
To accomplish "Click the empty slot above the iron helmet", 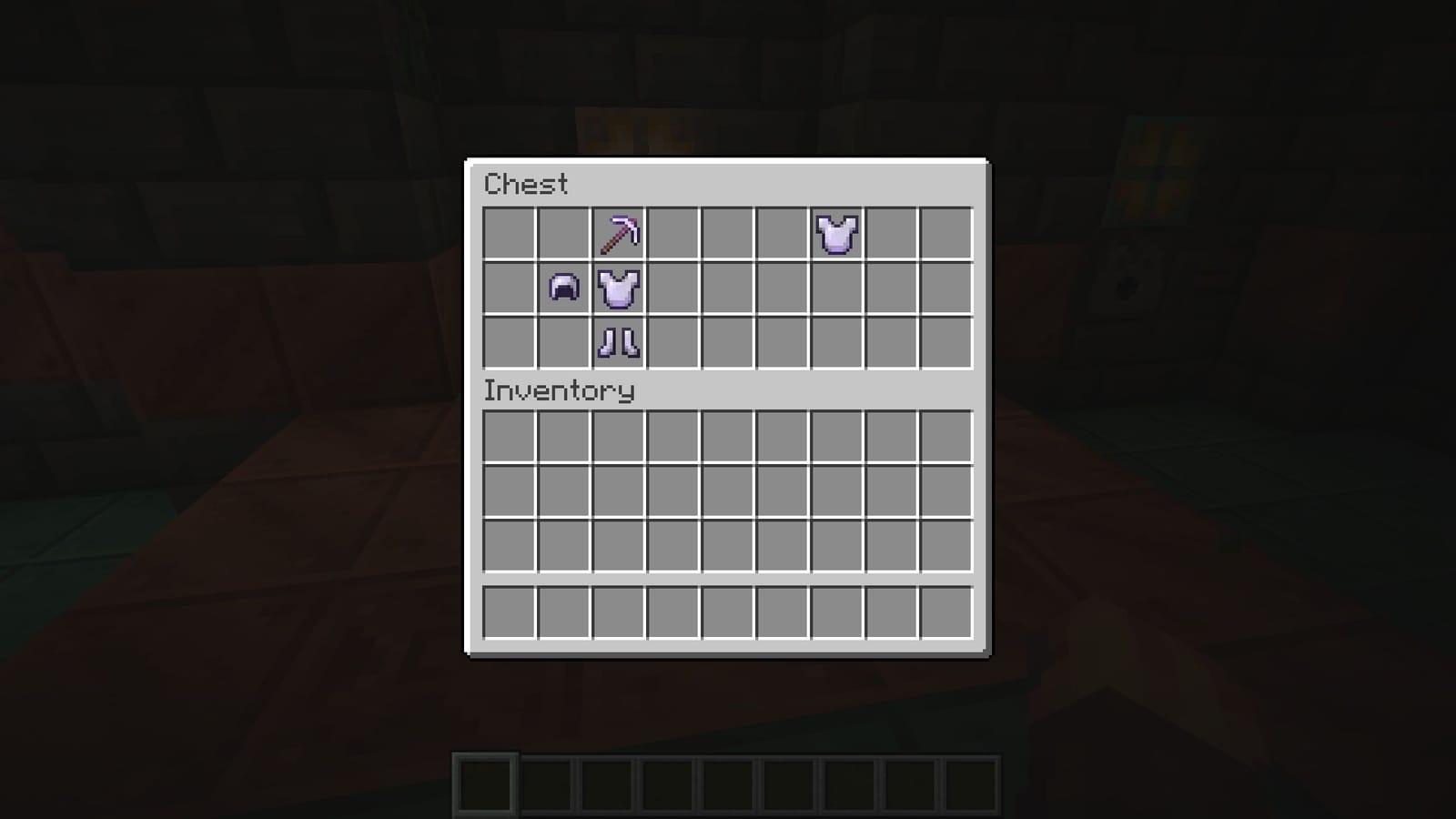I will pyautogui.click(x=564, y=235).
